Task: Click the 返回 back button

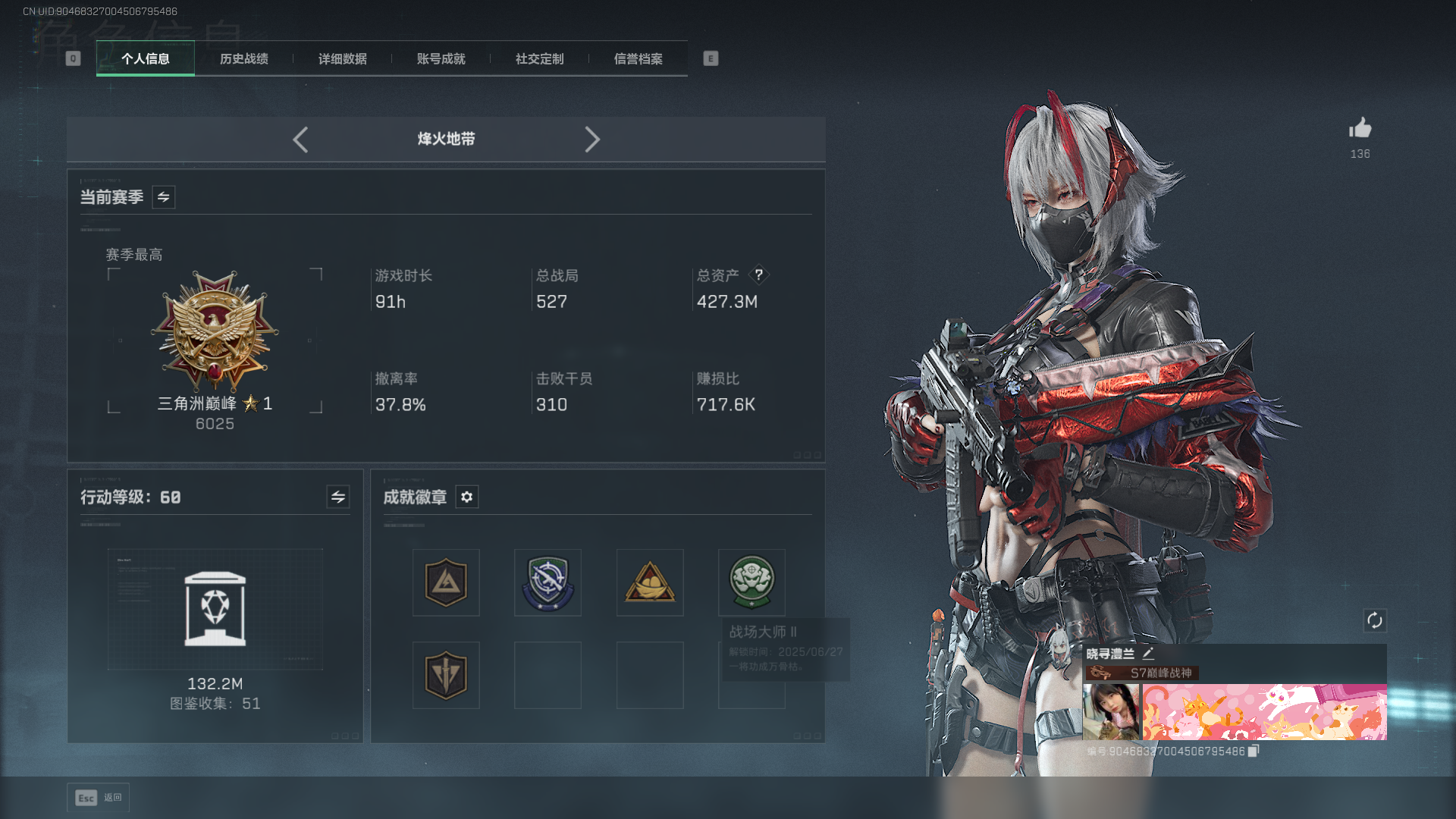Action: coord(99,798)
